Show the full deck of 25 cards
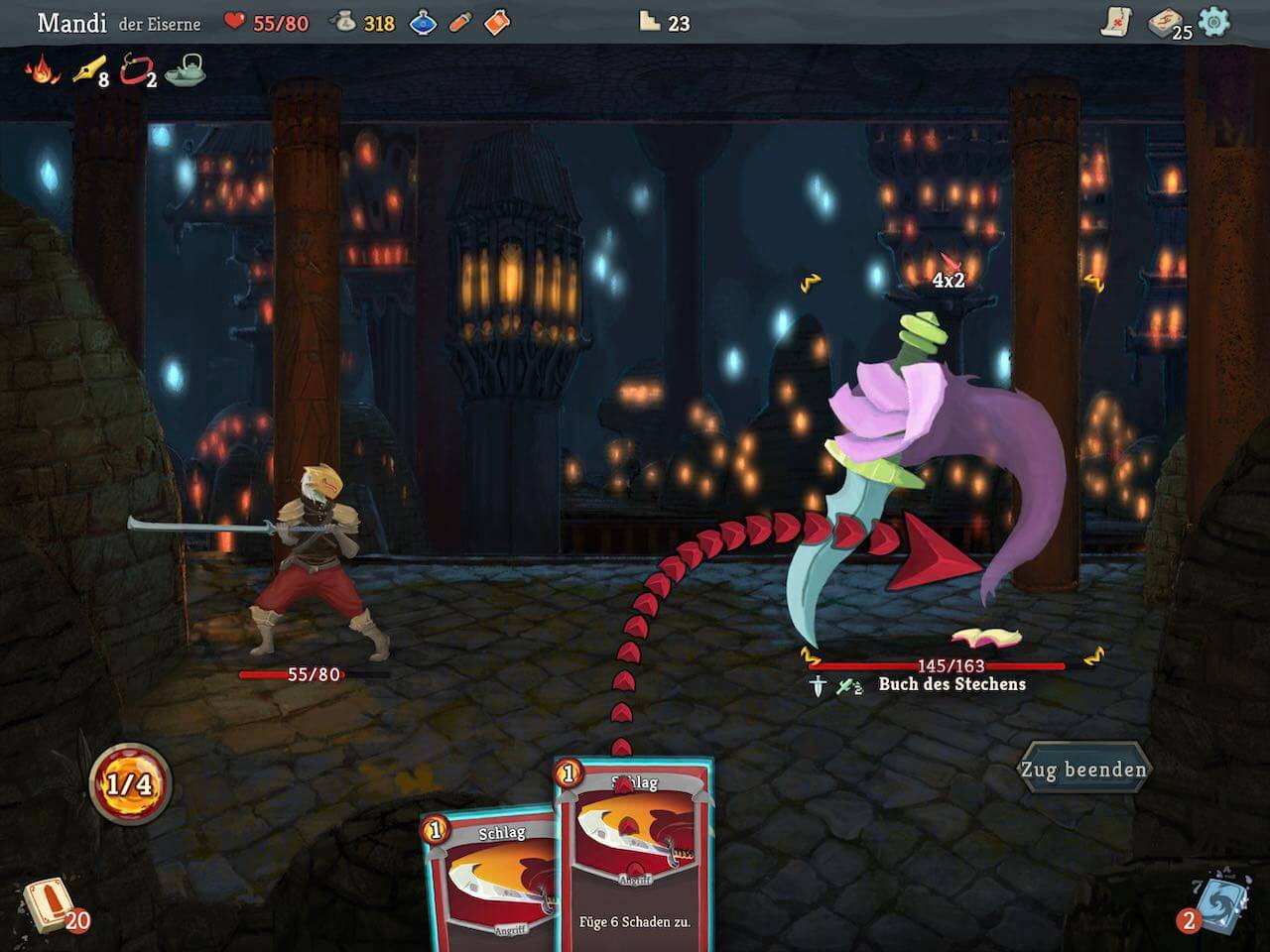 [1166, 23]
